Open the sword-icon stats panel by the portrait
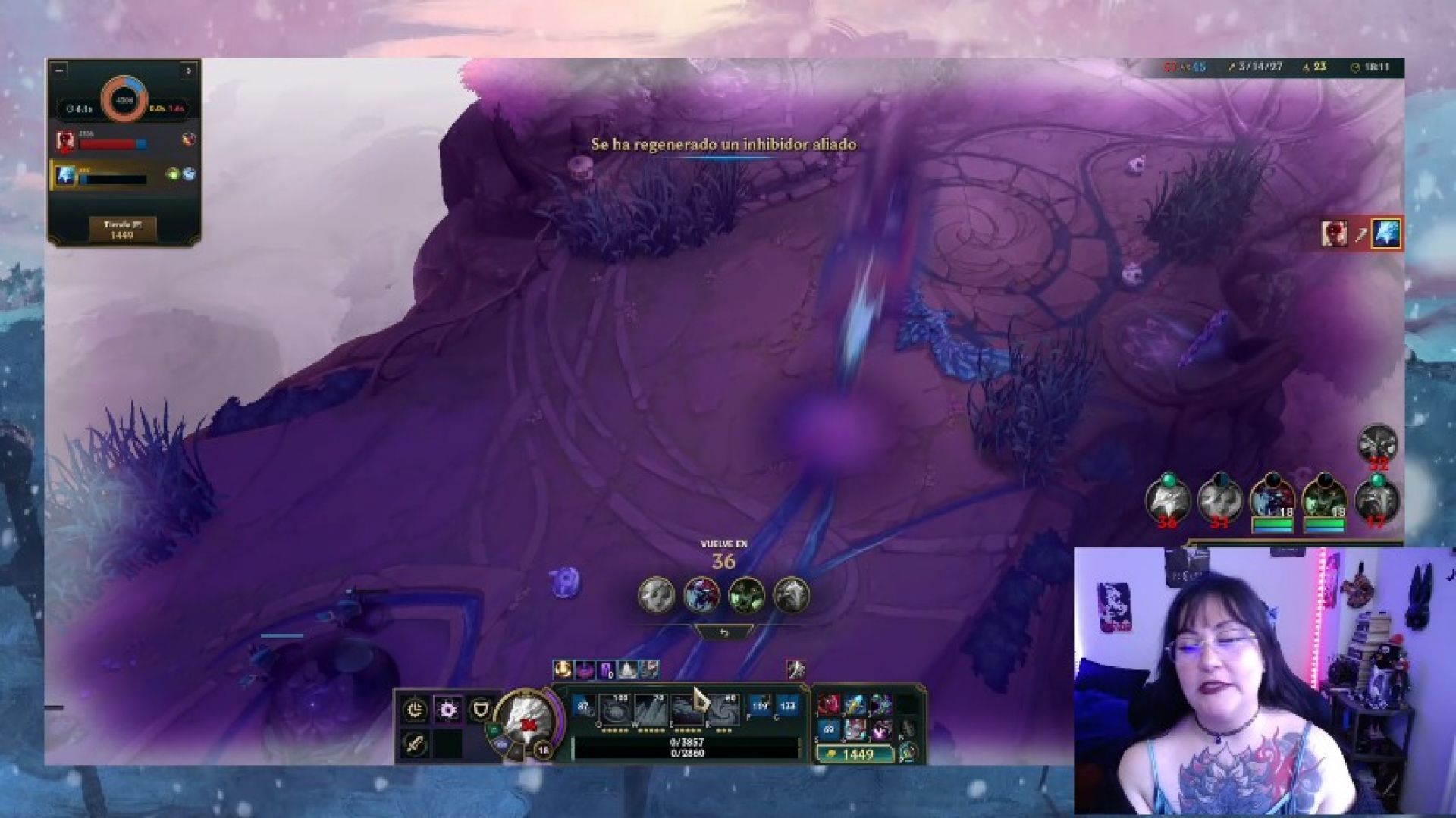 coord(414,742)
